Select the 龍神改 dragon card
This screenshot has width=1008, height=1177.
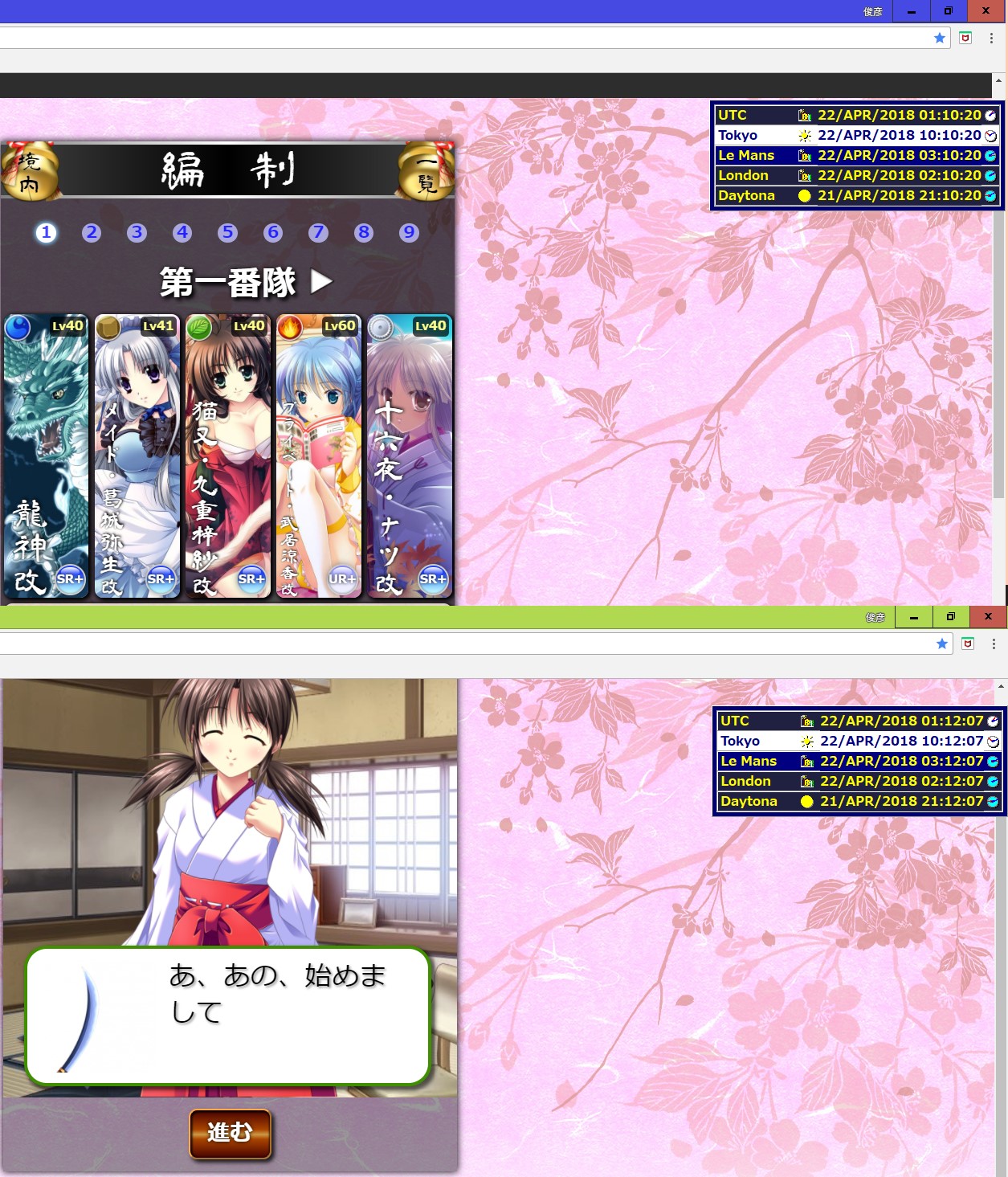tap(46, 456)
